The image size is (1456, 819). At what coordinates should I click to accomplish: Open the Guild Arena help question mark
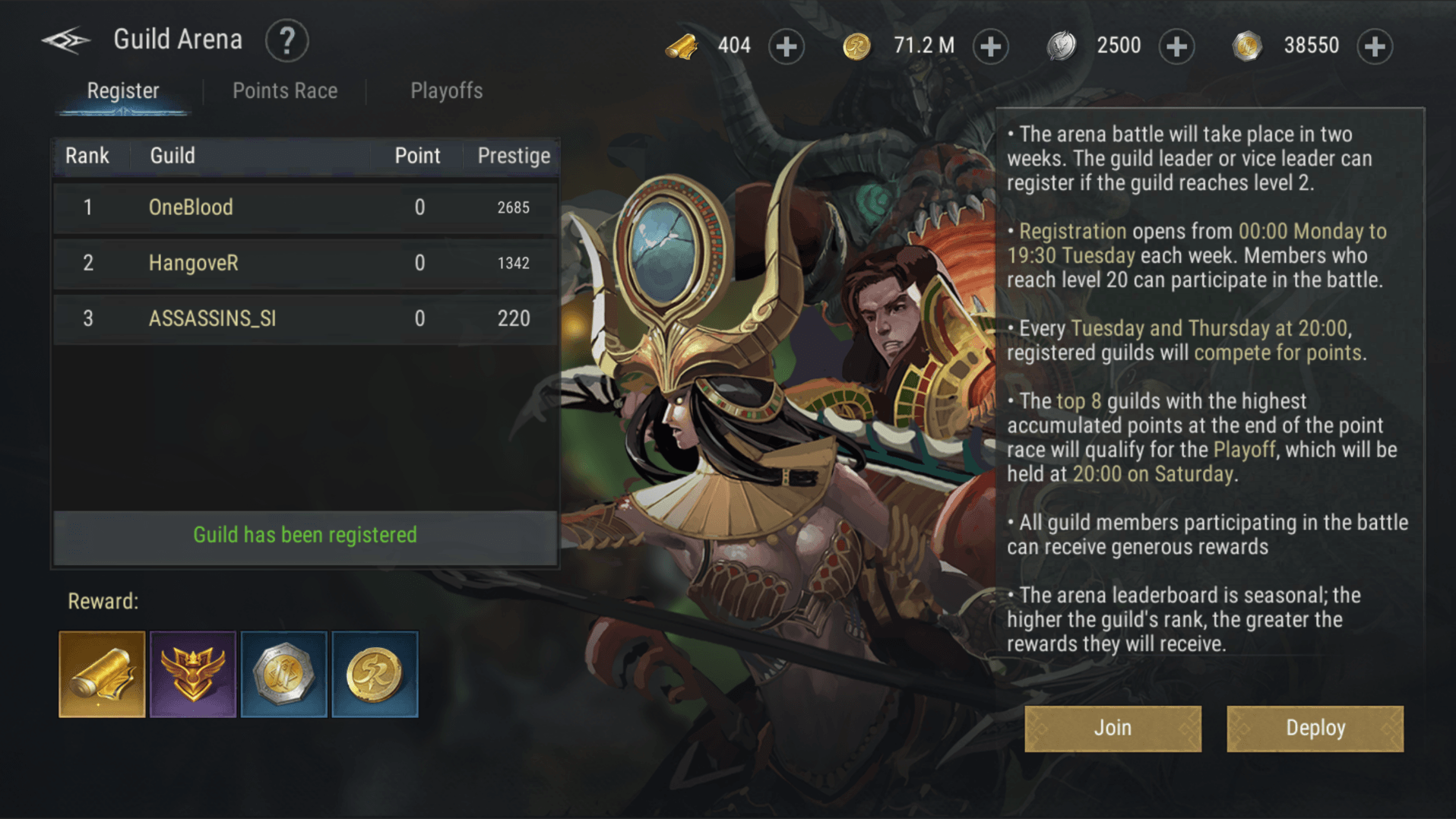[x=286, y=41]
